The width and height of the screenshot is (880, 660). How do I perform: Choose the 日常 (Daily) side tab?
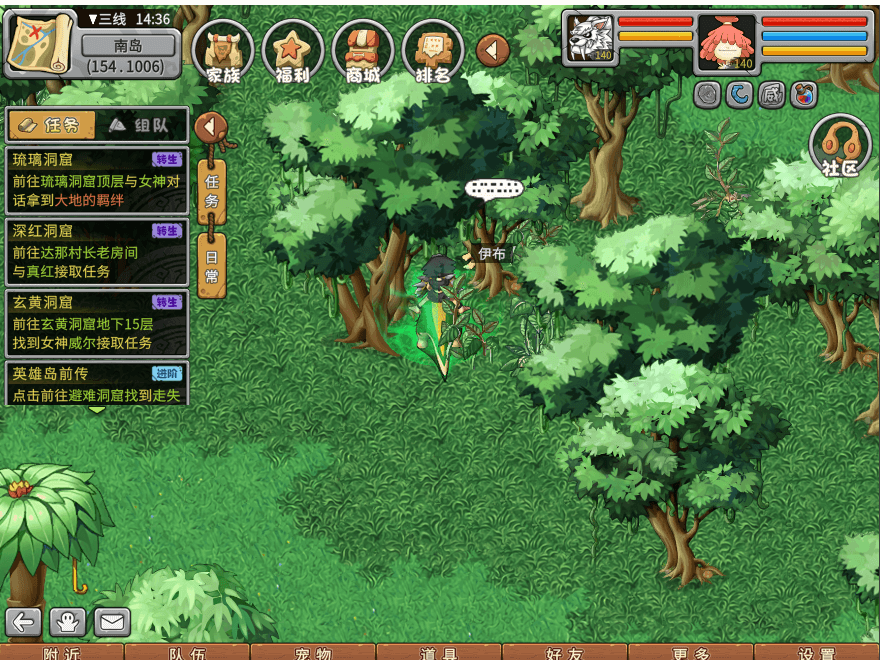(211, 267)
